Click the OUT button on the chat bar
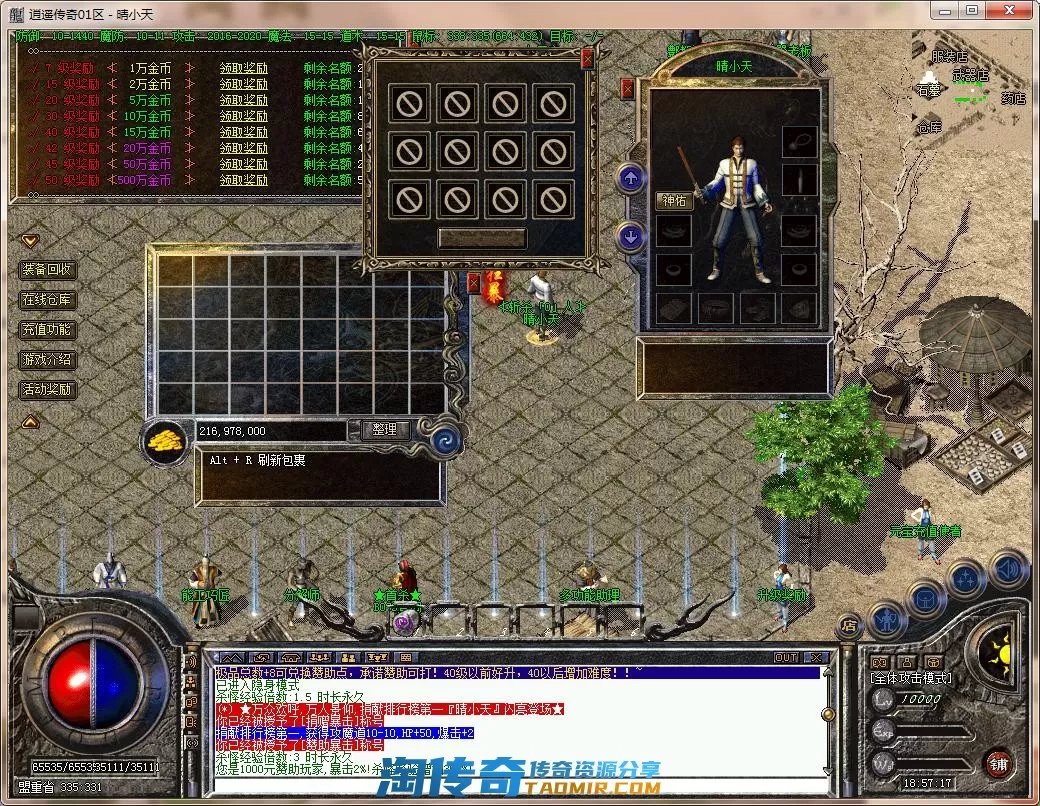Image resolution: width=1040 pixels, height=806 pixels. pyautogui.click(x=787, y=657)
